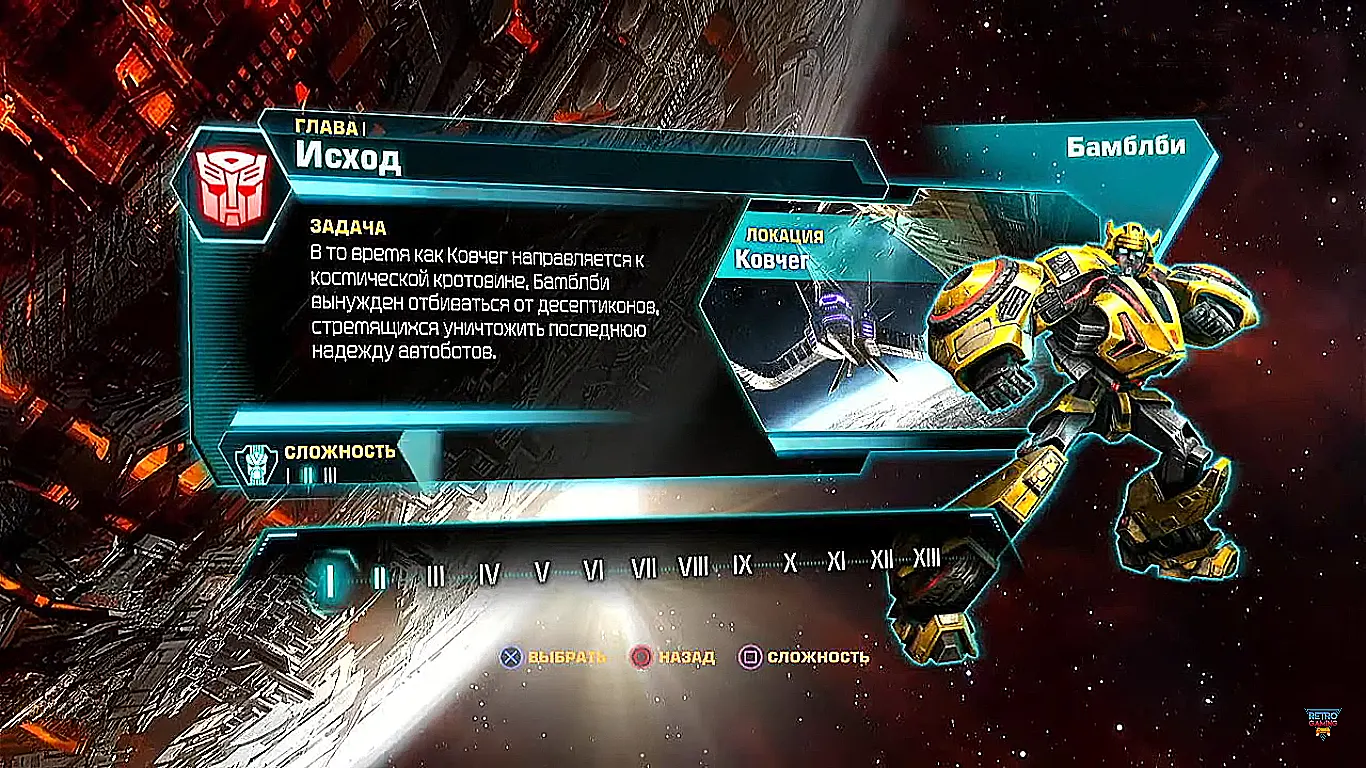Switch to chapter VIII

[693, 567]
